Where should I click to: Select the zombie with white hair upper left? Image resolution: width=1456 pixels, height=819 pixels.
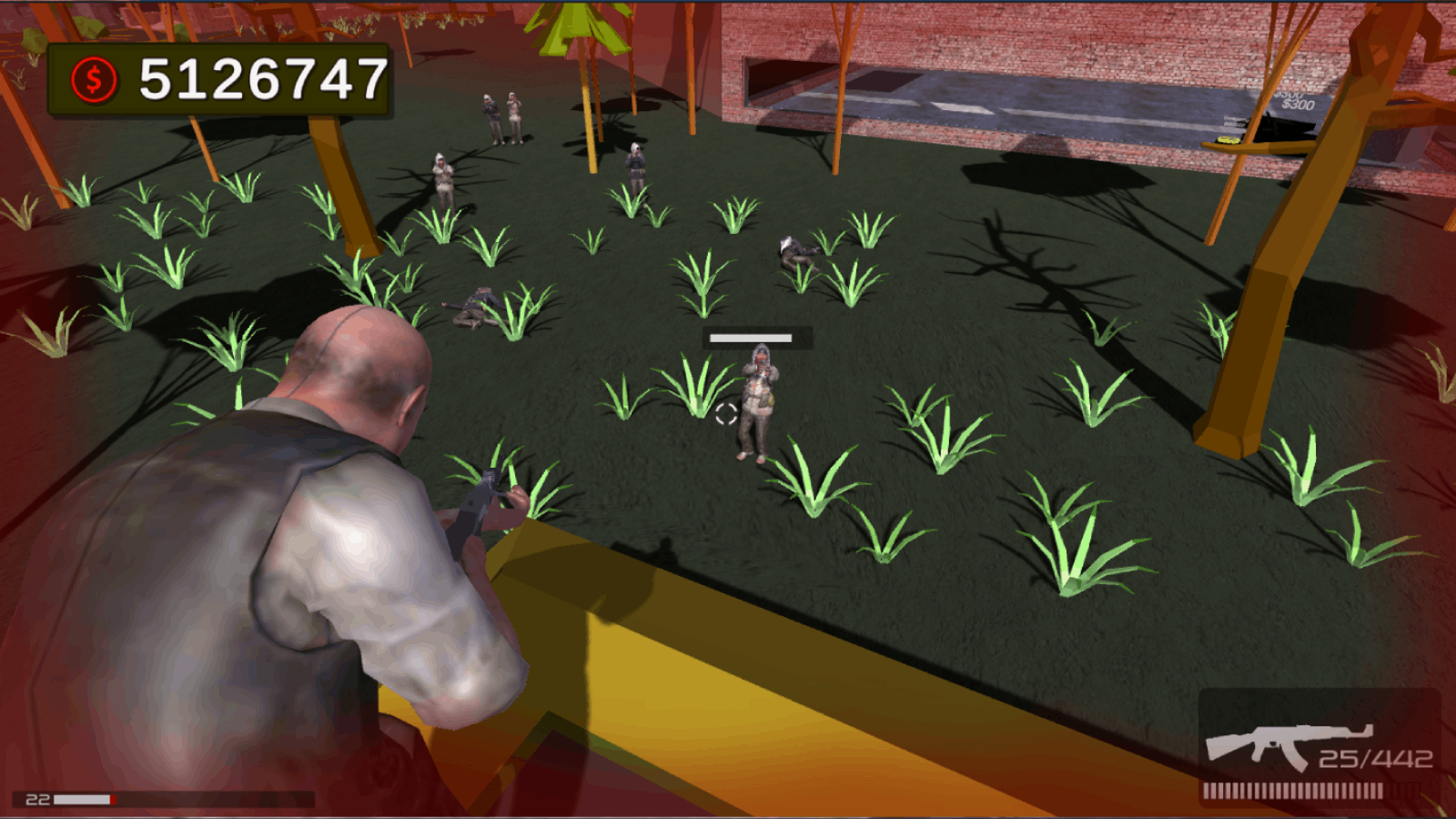[442, 177]
